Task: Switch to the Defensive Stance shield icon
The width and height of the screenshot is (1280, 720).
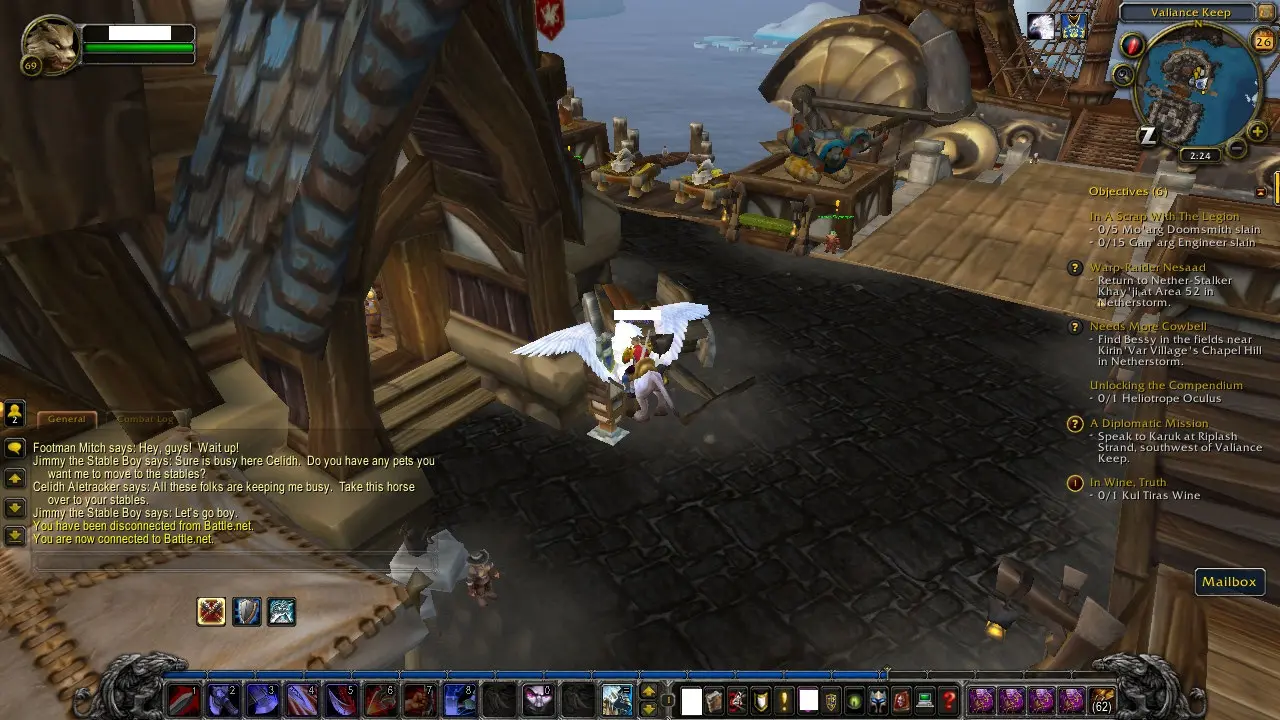Action: click(246, 611)
